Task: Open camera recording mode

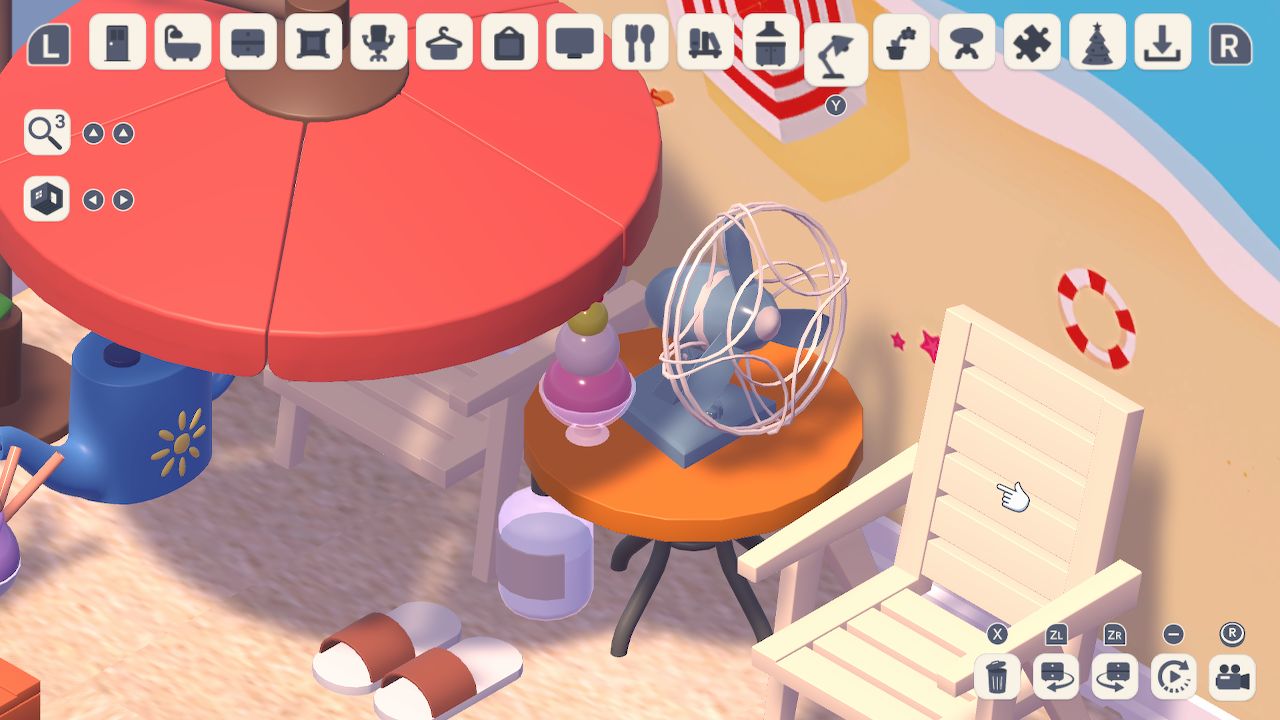Action: pos(1230,677)
